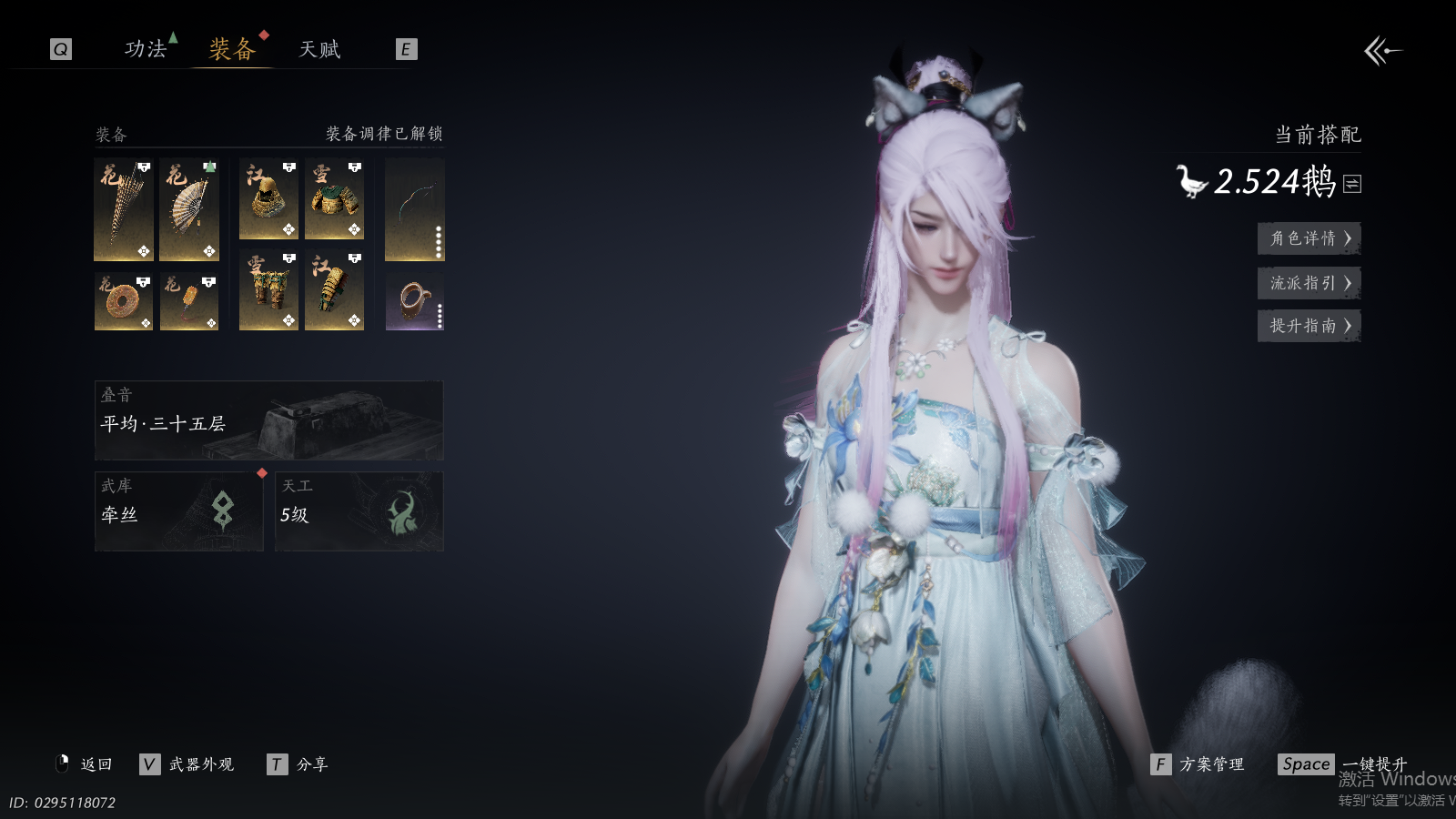Go back with the top-right arrow
Viewport: 1456px width, 819px height.
pos(1382,51)
